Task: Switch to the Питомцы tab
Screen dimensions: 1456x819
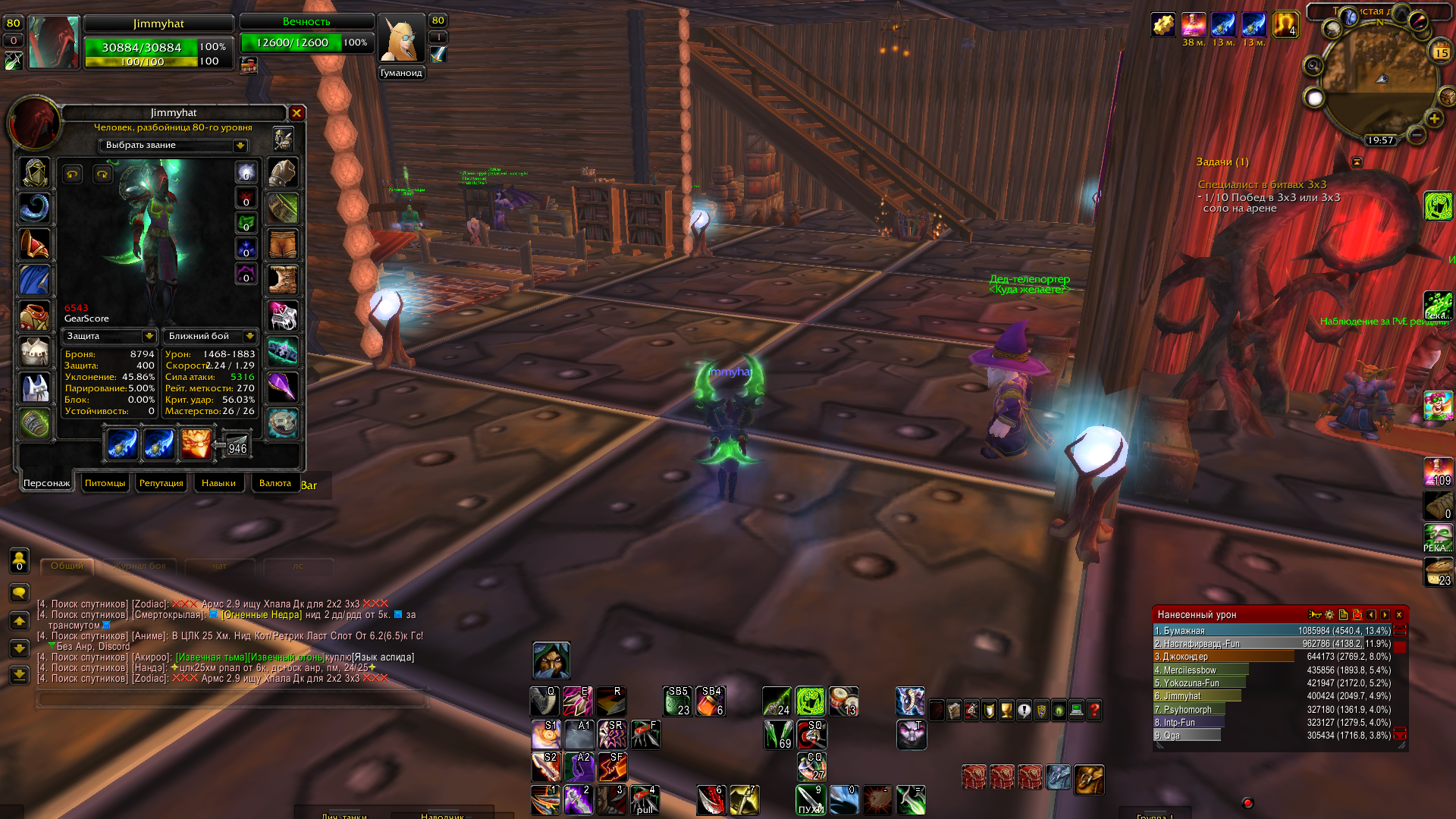Action: click(105, 483)
